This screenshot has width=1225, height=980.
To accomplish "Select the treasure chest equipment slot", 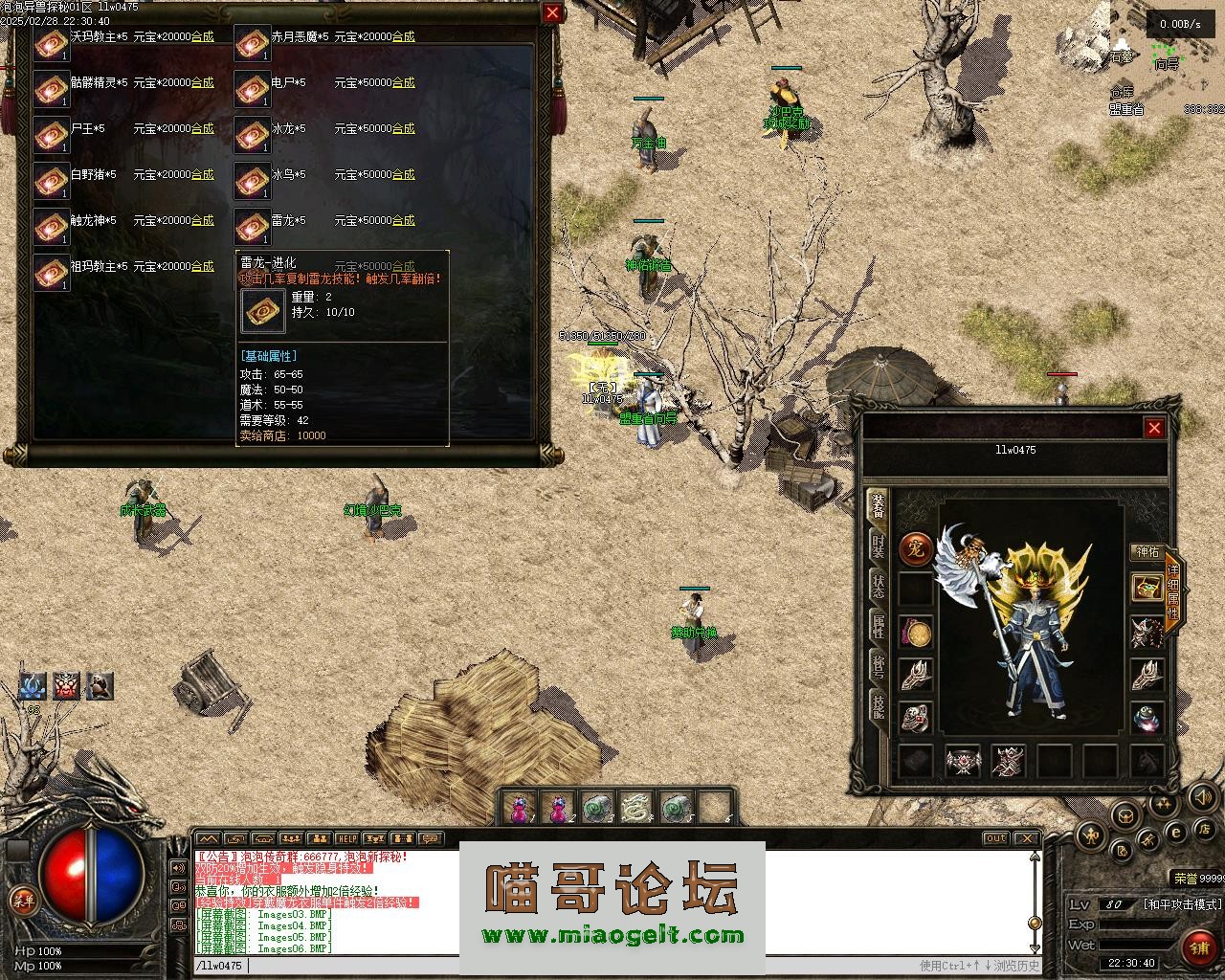I will click(1147, 588).
